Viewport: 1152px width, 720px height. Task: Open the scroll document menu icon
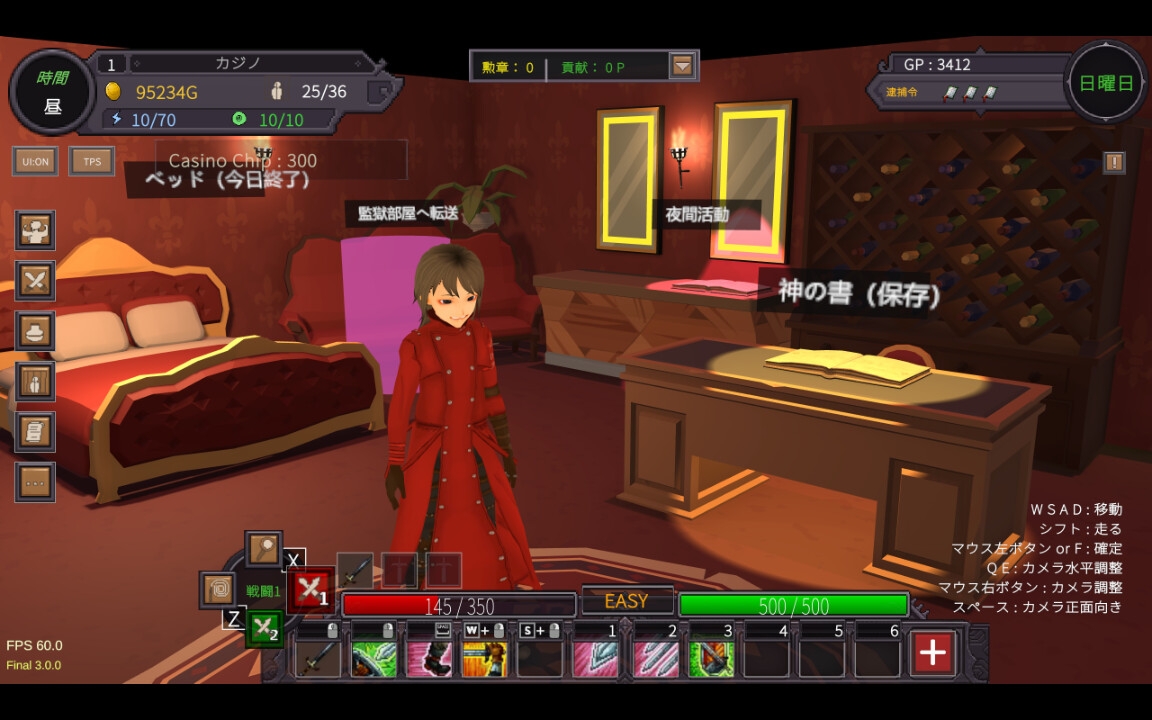point(36,432)
